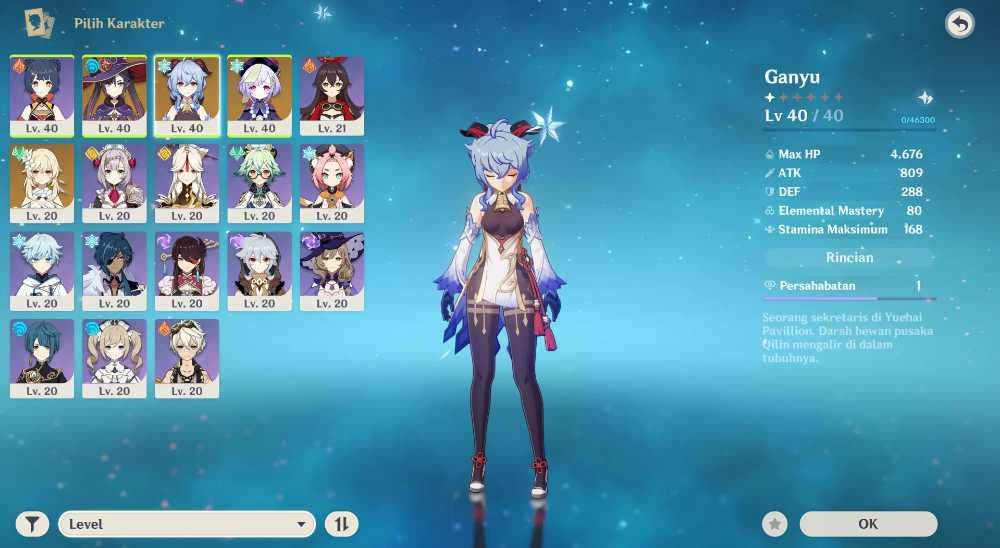Pick the Beidou character card
Viewport: 1000px width, 548px height.
[x=187, y=271]
